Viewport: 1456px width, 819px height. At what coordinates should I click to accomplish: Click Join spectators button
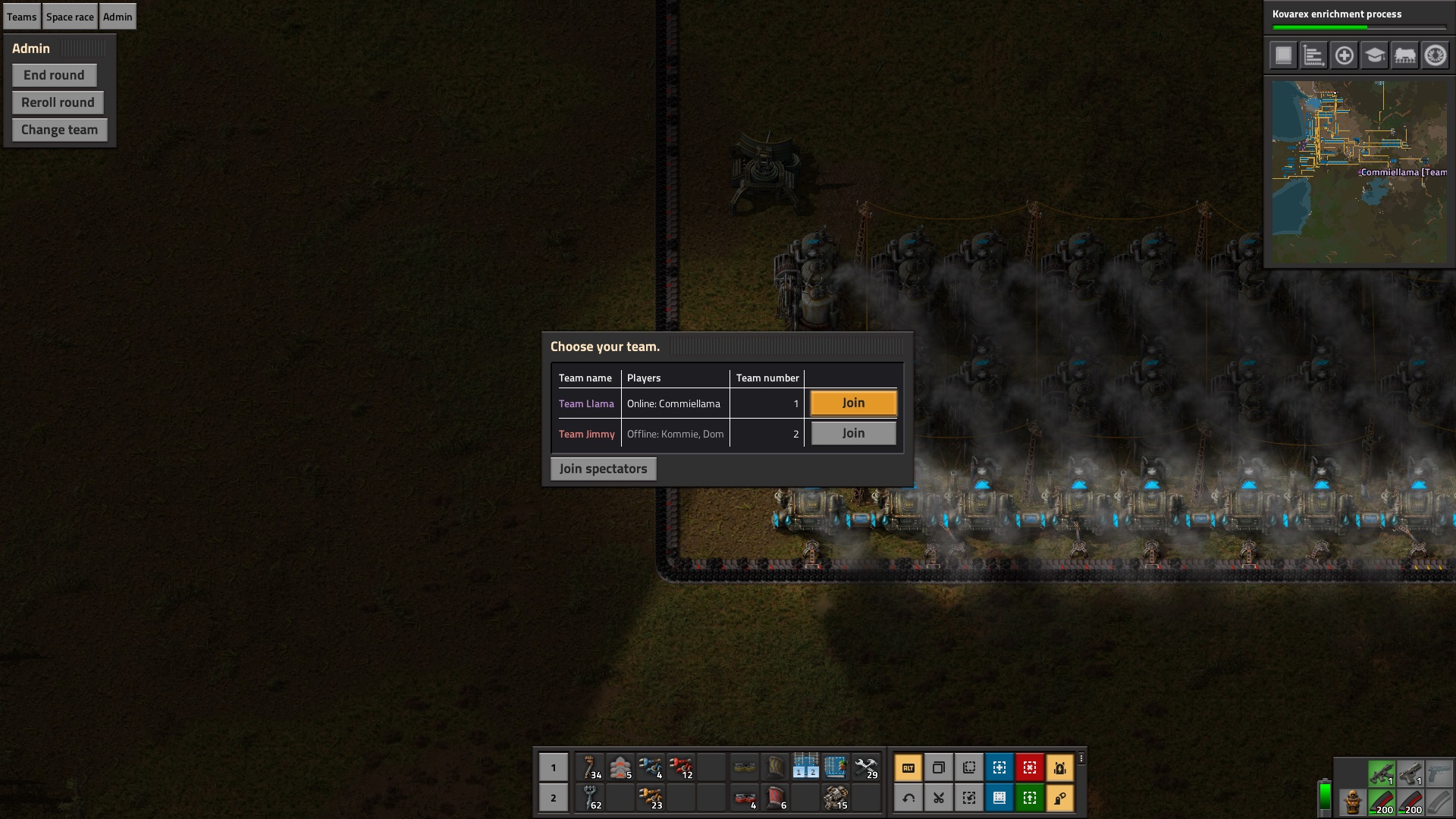coord(603,469)
